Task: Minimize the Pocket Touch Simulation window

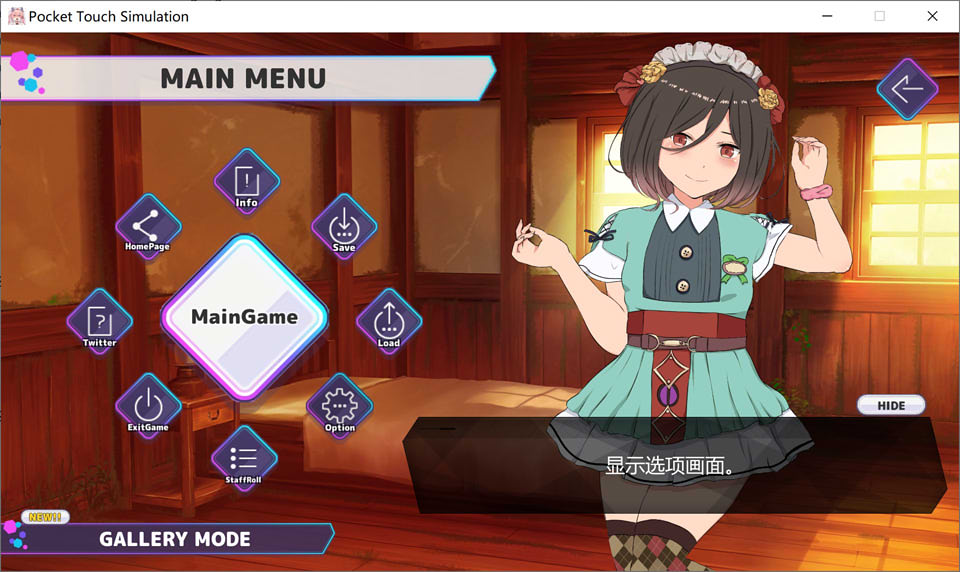Action: tap(828, 16)
